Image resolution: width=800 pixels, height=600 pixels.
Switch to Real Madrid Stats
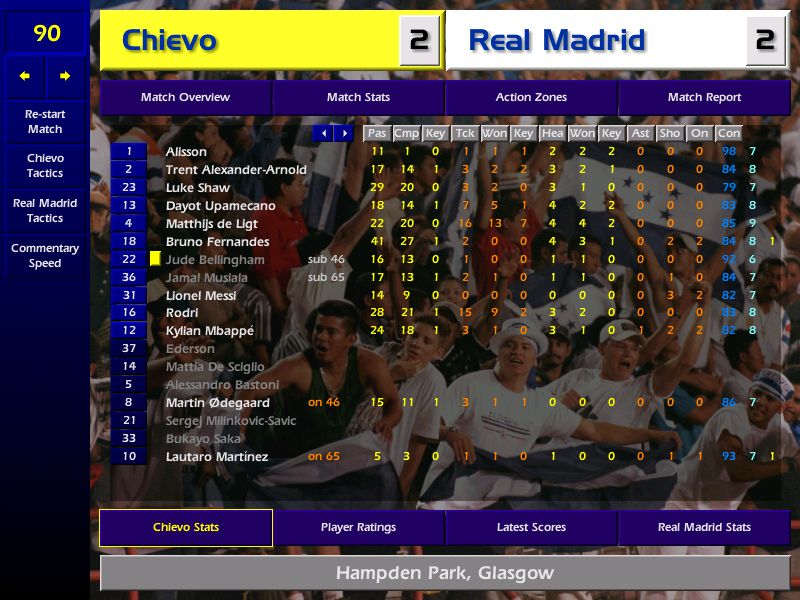704,527
